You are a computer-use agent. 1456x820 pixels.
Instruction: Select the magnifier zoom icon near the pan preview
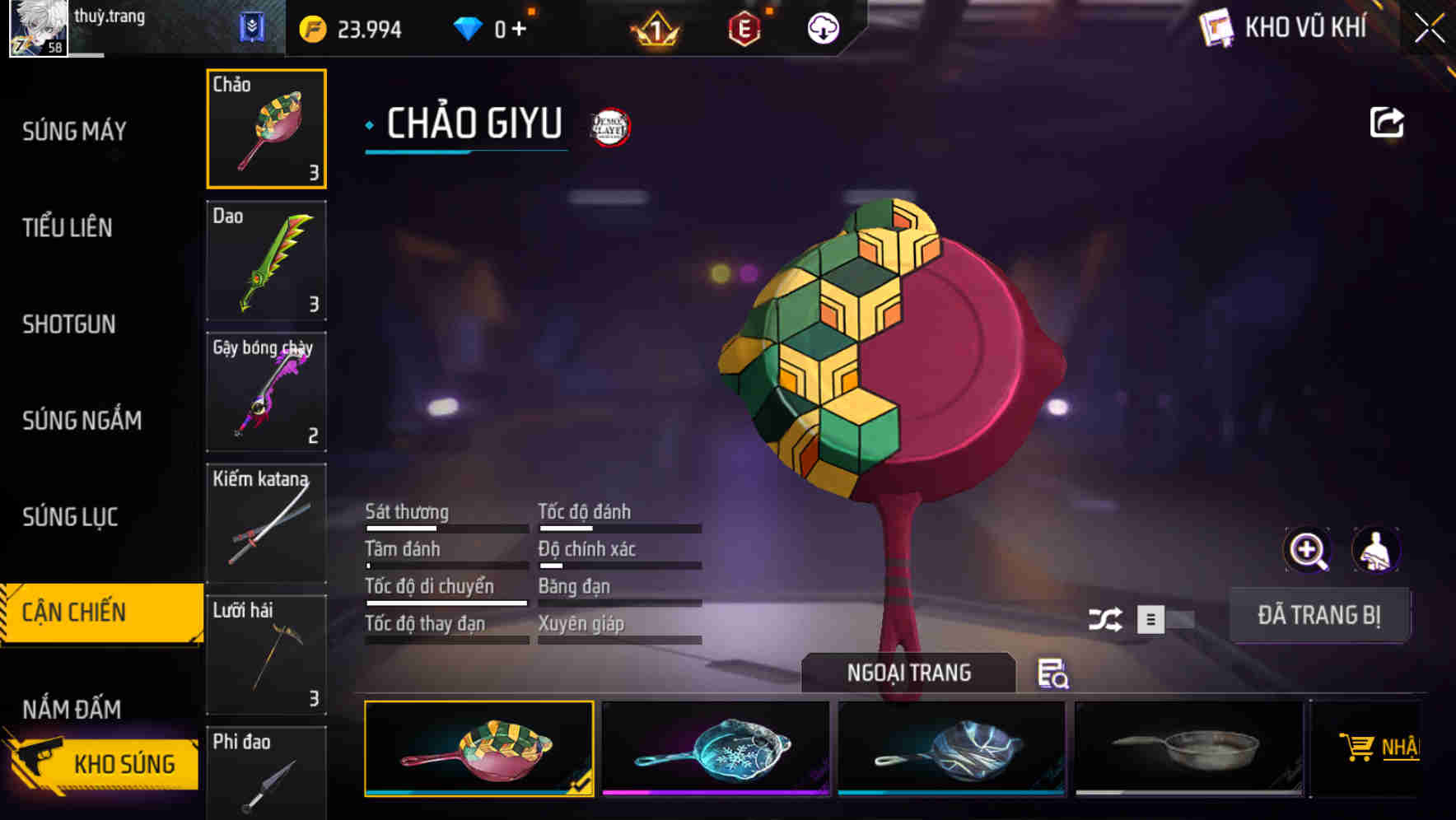click(1306, 549)
